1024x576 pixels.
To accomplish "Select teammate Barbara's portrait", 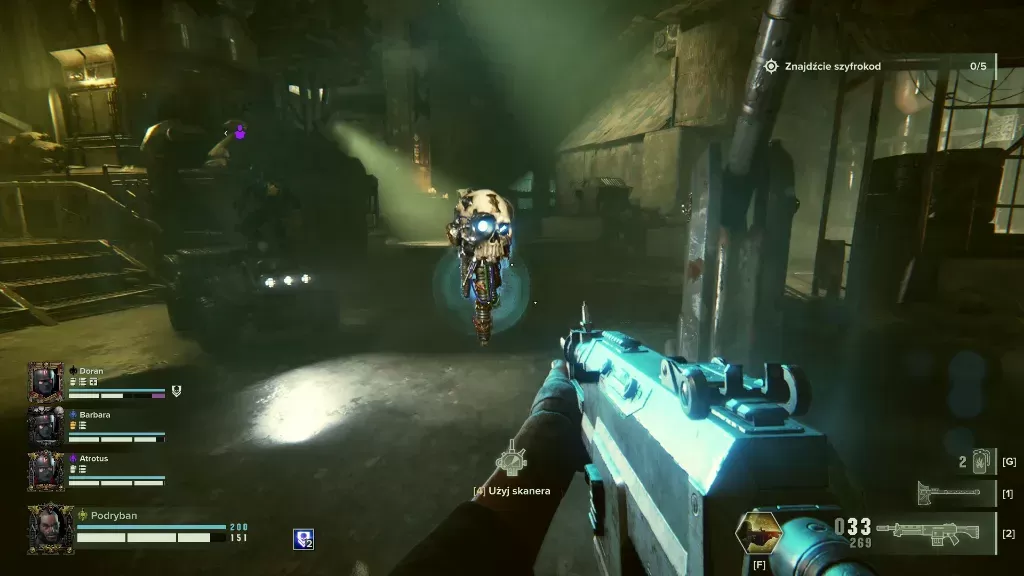I will click(x=45, y=426).
